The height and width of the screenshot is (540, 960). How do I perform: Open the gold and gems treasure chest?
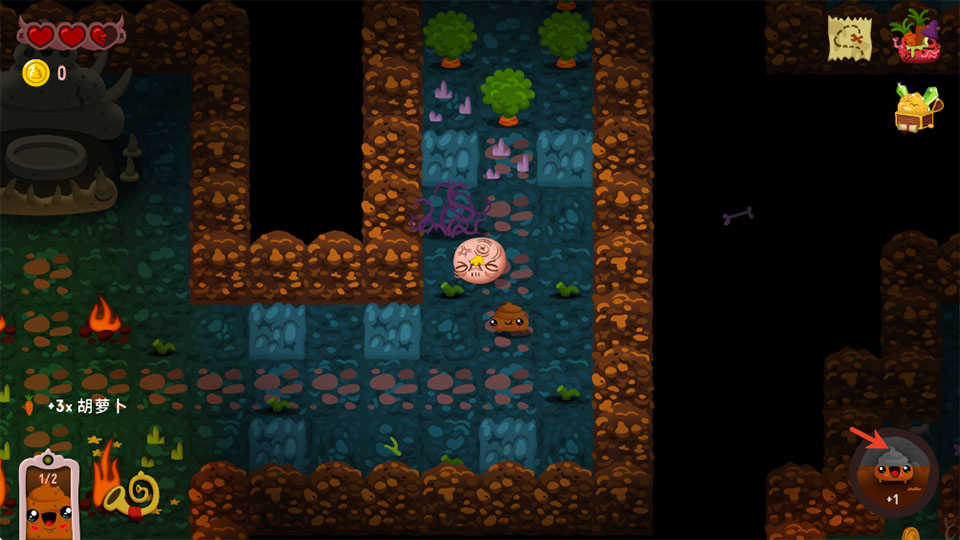[x=916, y=108]
